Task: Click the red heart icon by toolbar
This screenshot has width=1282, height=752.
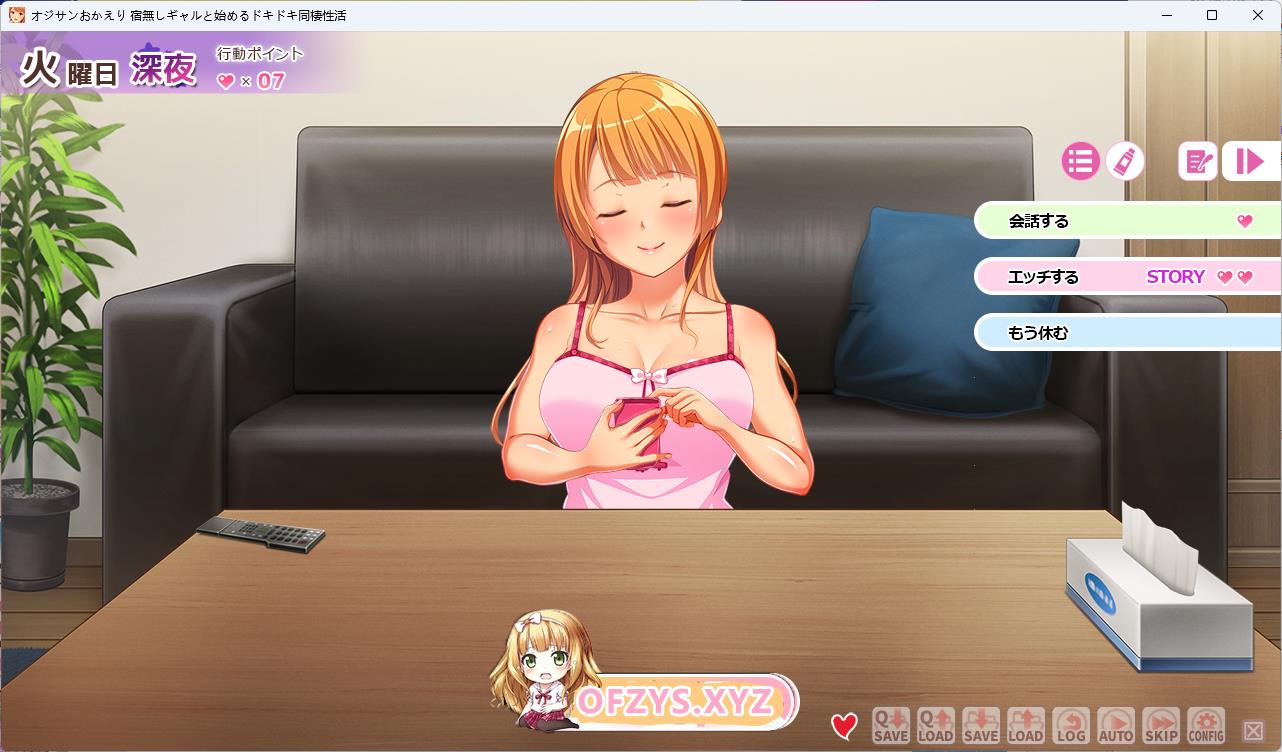Action: click(x=844, y=726)
